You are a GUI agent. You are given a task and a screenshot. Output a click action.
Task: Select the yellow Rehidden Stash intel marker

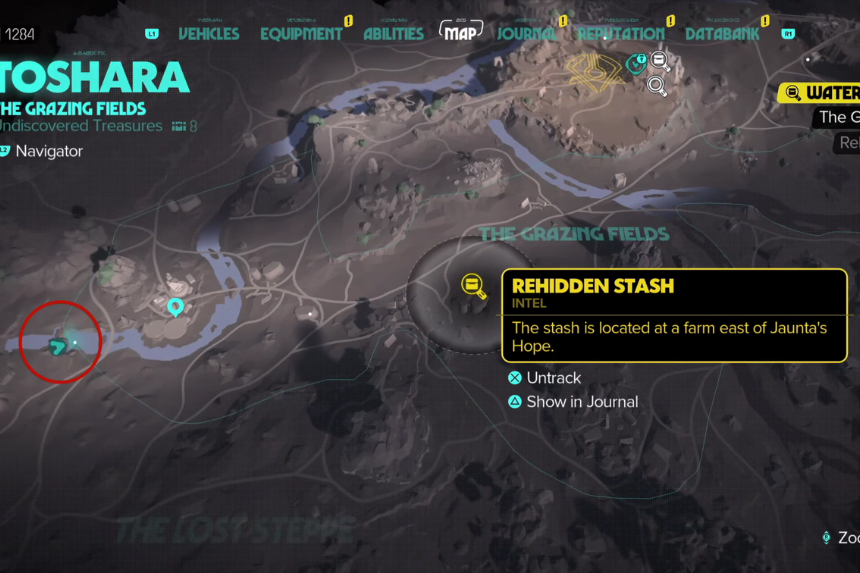[472, 287]
